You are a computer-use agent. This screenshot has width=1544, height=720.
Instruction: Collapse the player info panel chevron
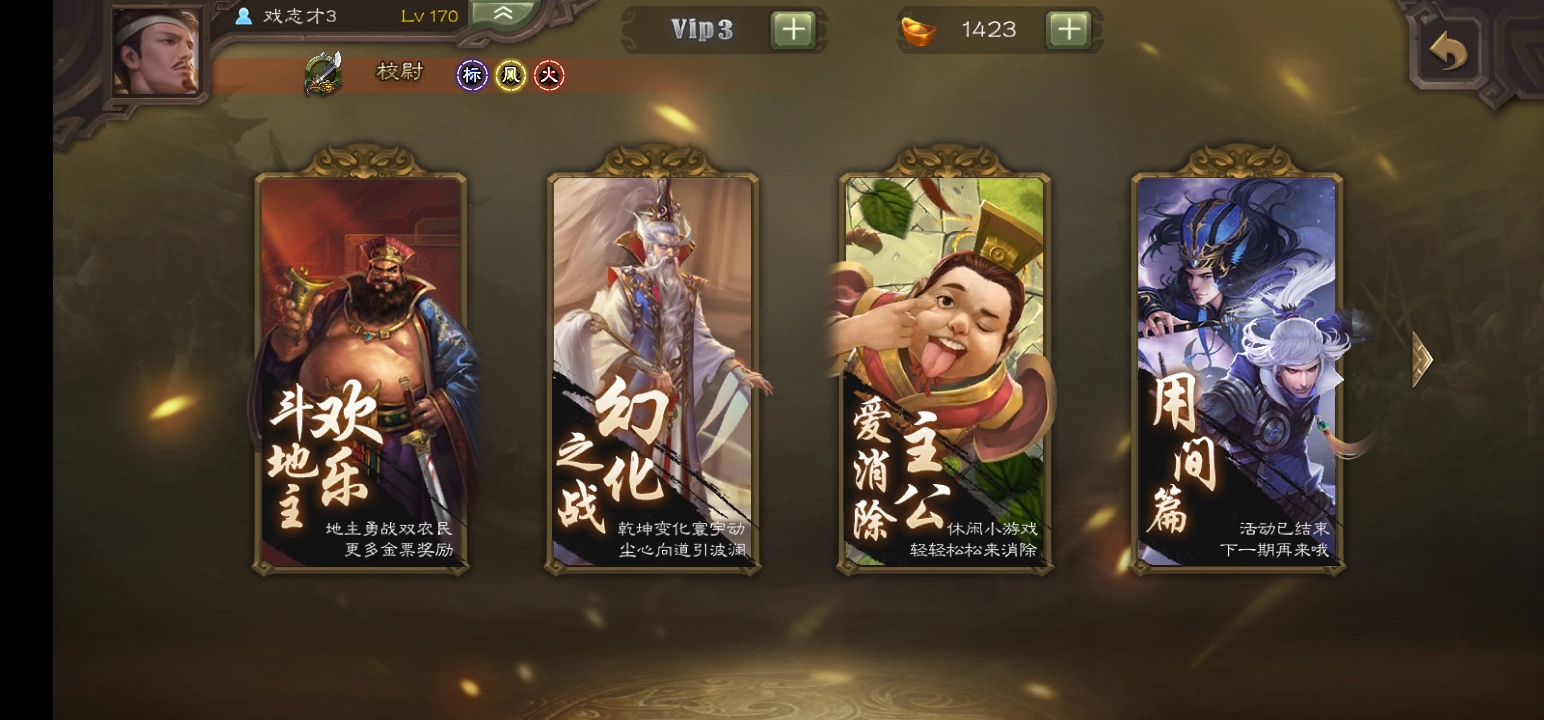click(503, 14)
